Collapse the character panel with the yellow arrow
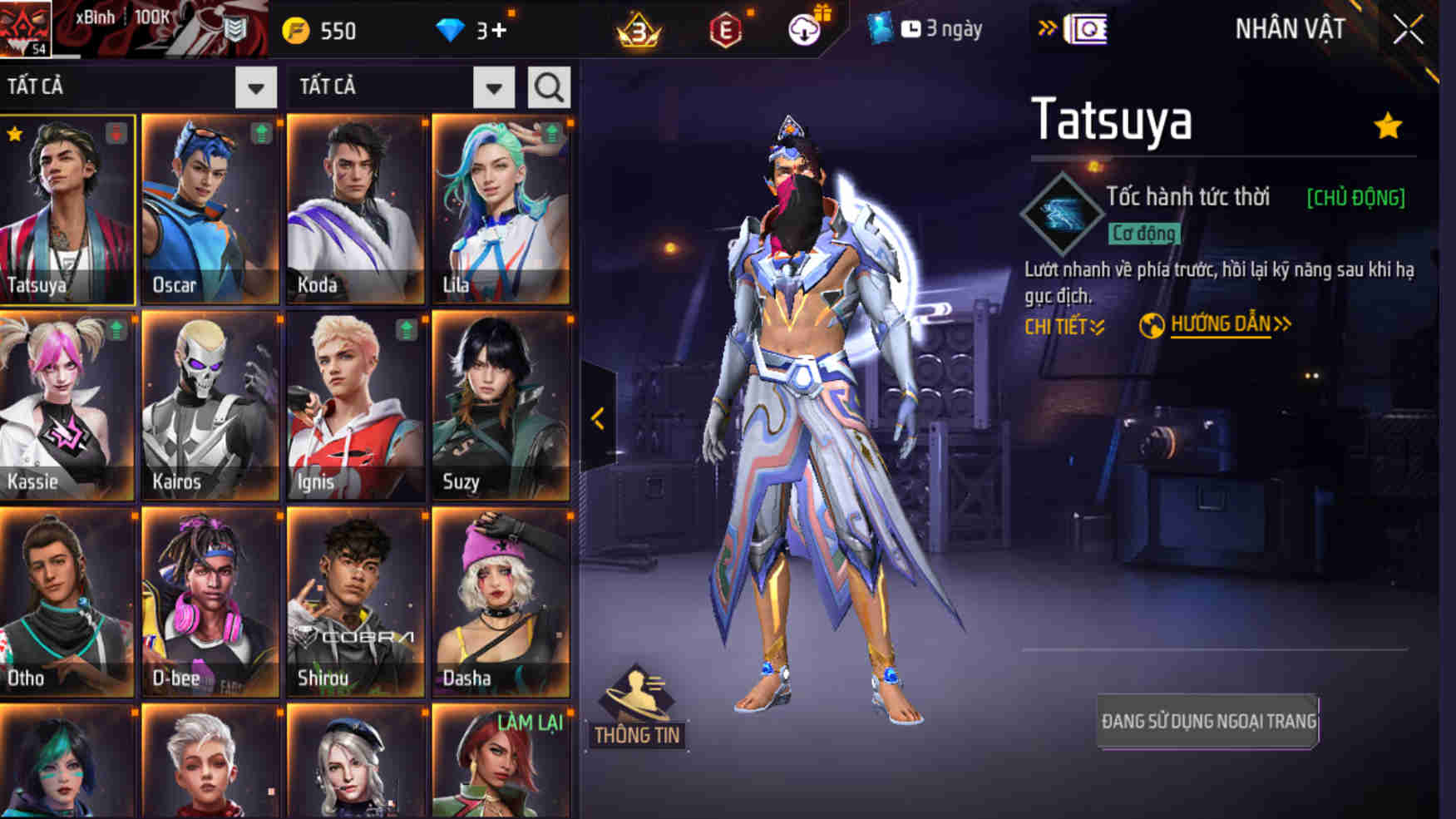This screenshot has height=819, width=1456. tap(598, 418)
